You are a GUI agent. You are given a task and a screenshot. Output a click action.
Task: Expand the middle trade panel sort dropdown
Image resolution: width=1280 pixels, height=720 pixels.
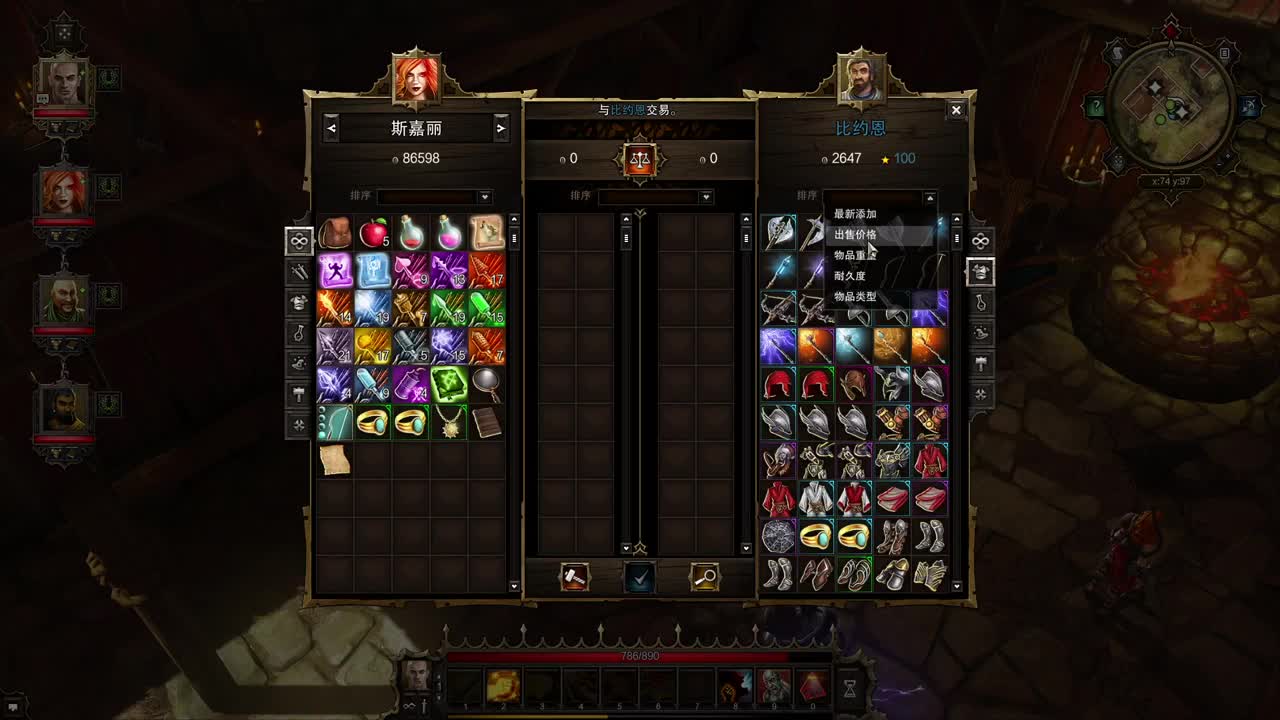coord(705,196)
